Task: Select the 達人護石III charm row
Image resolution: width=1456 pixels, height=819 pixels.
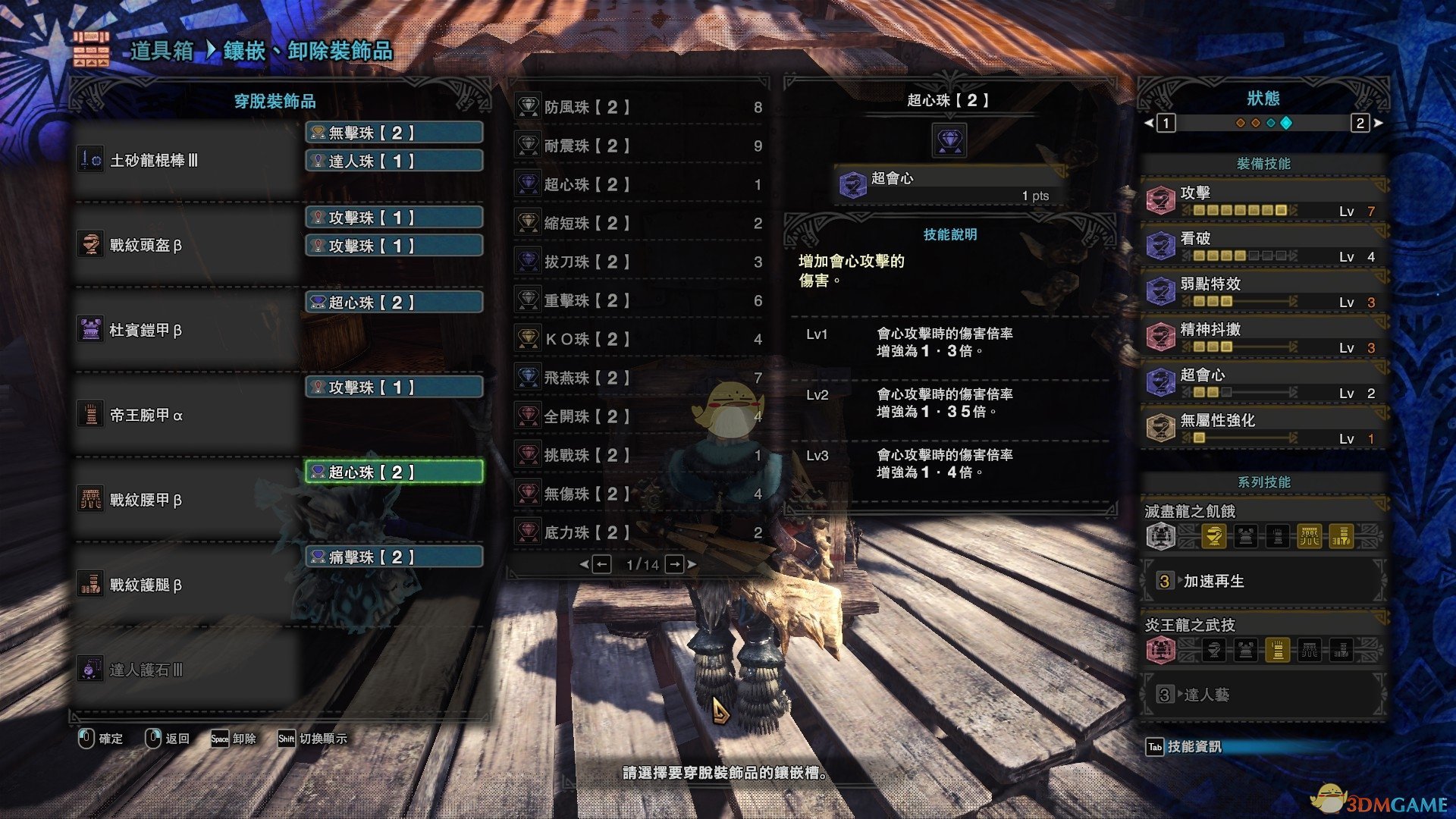Action: click(x=186, y=670)
